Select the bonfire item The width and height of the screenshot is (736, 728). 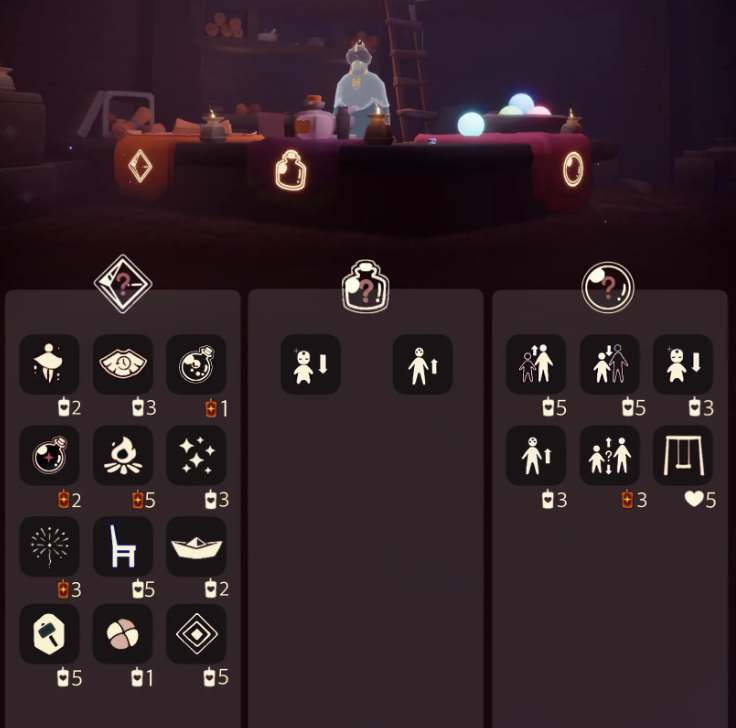tap(123, 455)
